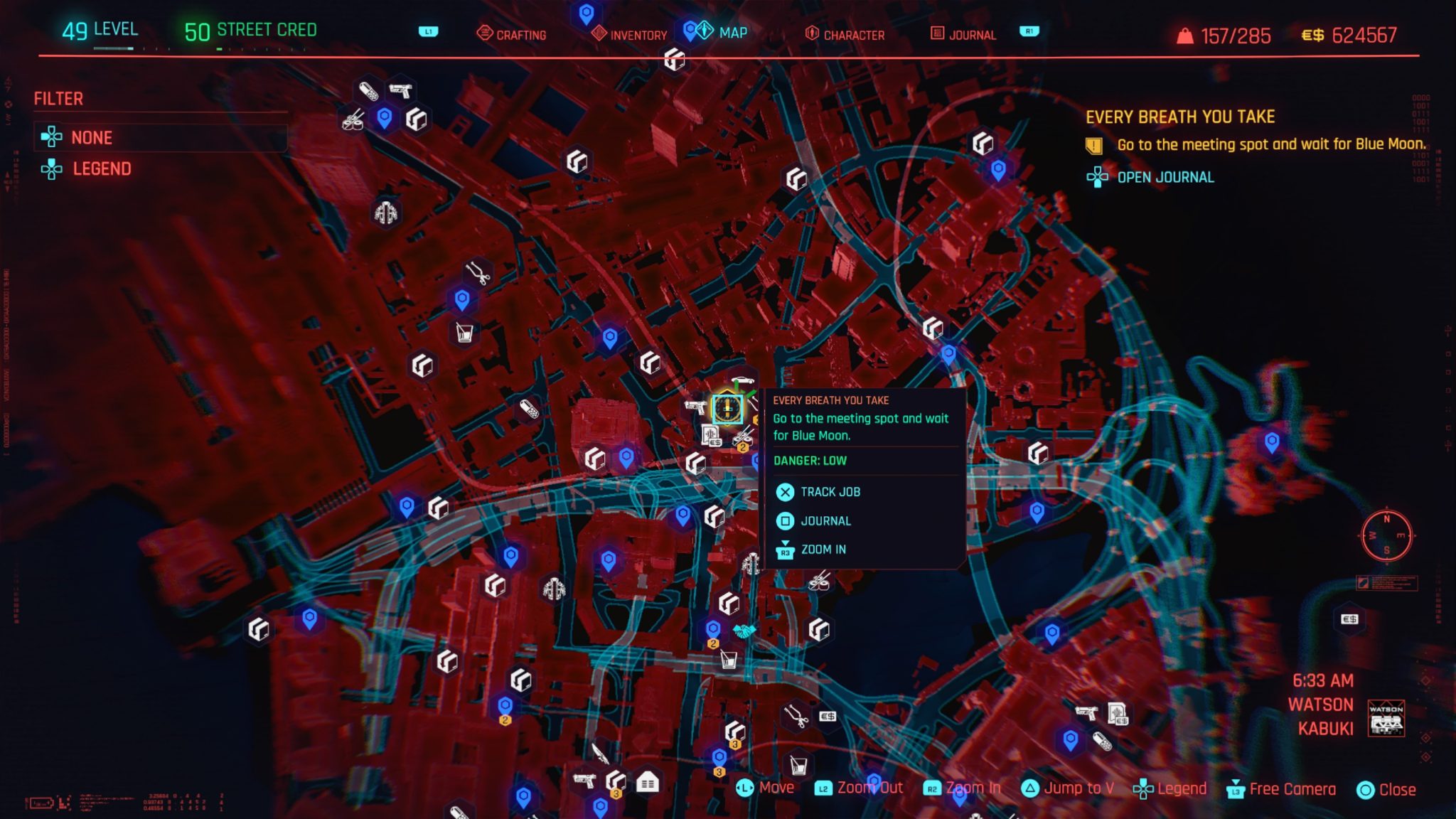Click the netrunner brain icon on the map
Screen dimensions: 1456x819
point(385,211)
